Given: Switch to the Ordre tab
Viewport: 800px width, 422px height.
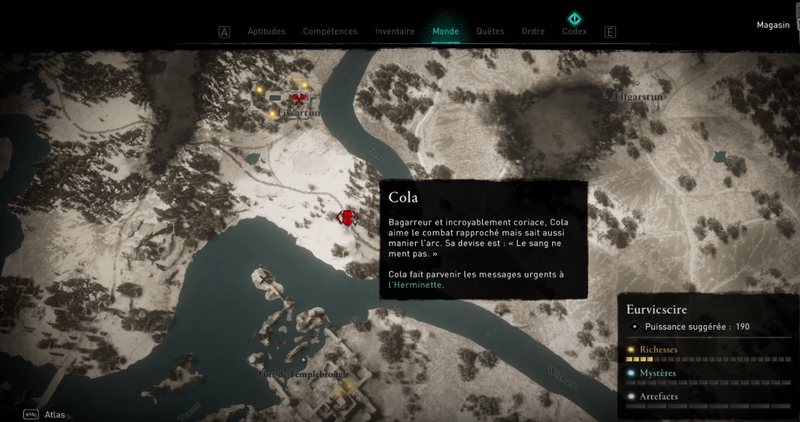Looking at the screenshot, I should click(x=533, y=31).
